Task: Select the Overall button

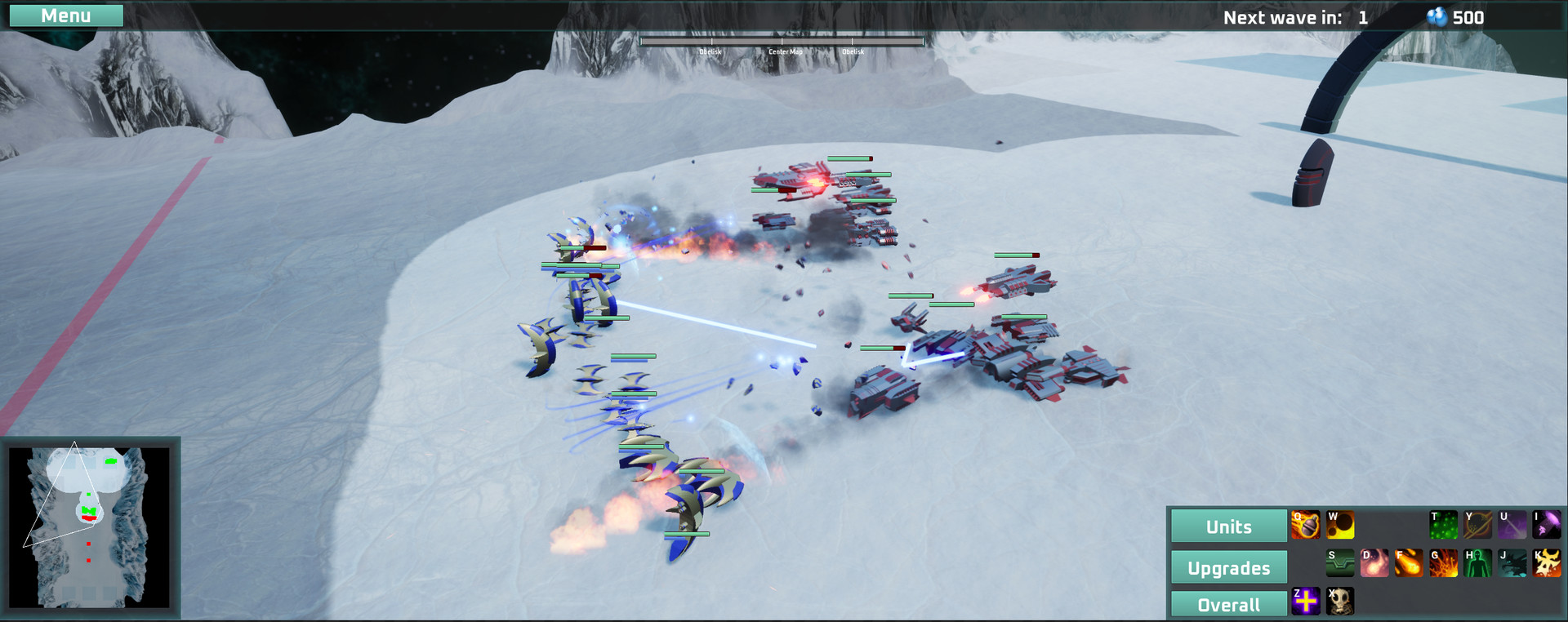Action: (1228, 605)
